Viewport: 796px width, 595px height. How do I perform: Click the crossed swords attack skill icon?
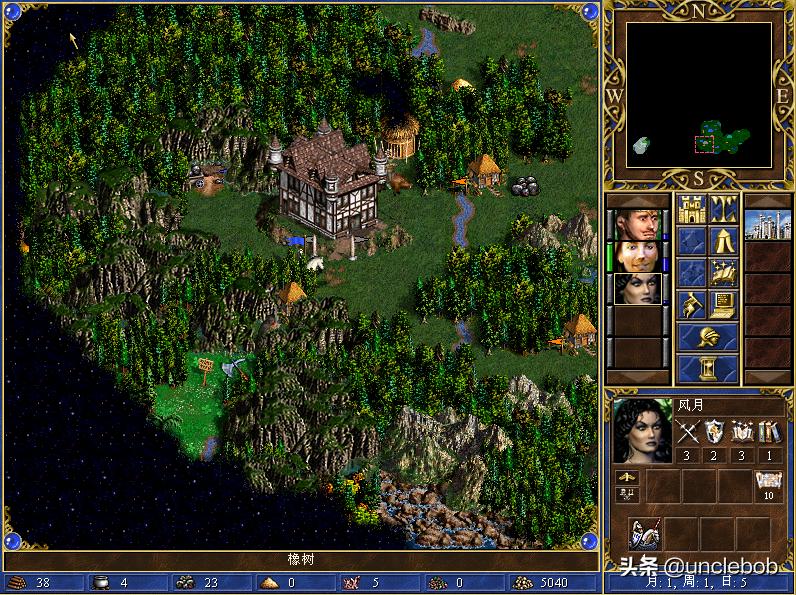click(x=688, y=432)
